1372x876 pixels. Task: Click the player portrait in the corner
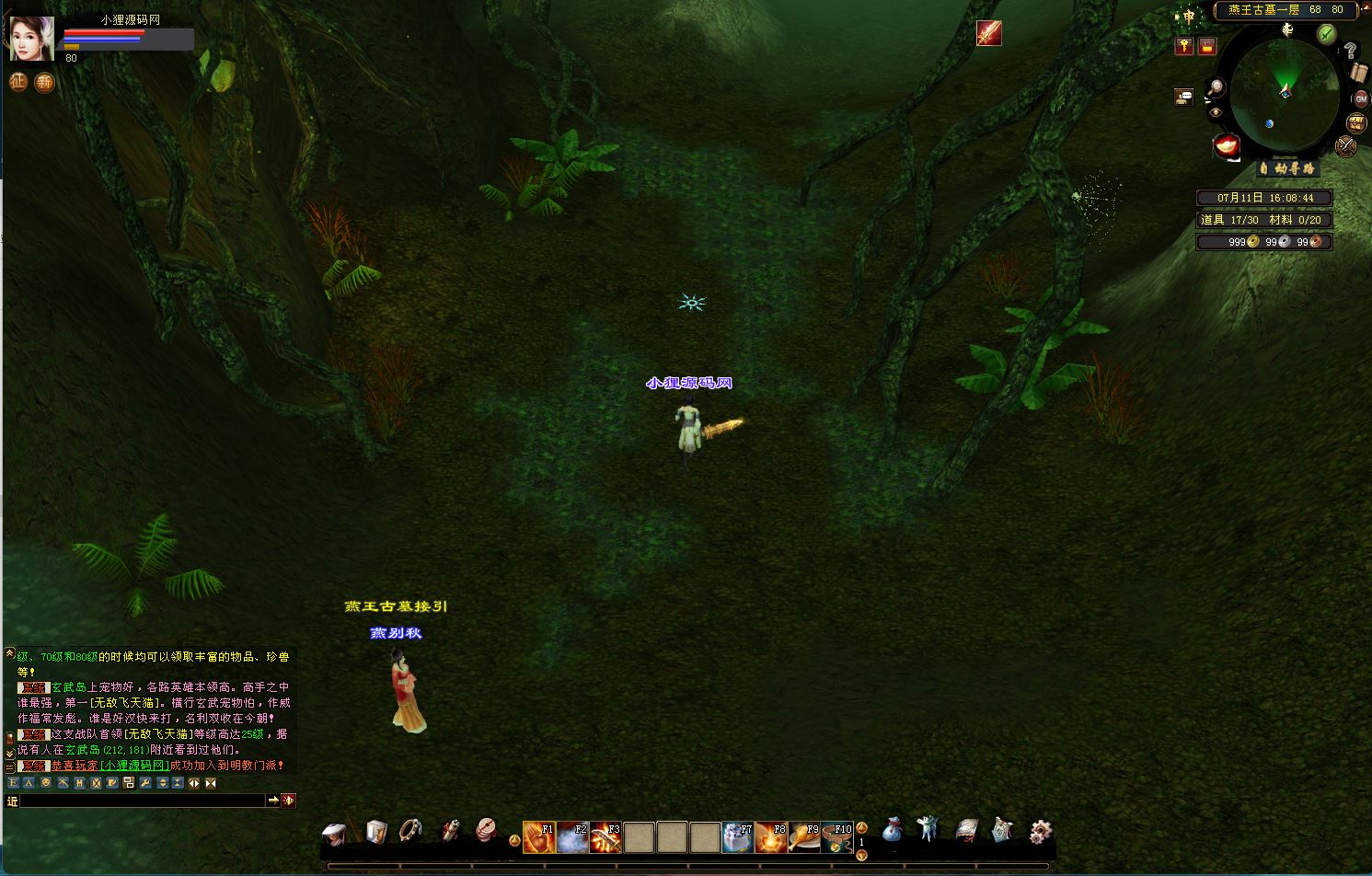tap(32, 39)
